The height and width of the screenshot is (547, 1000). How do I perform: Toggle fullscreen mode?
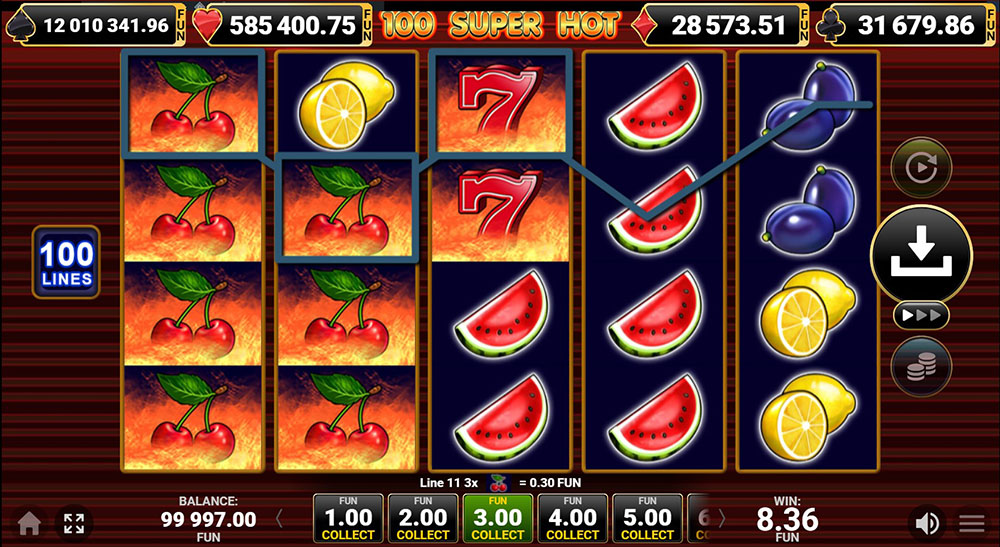pyautogui.click(x=73, y=523)
